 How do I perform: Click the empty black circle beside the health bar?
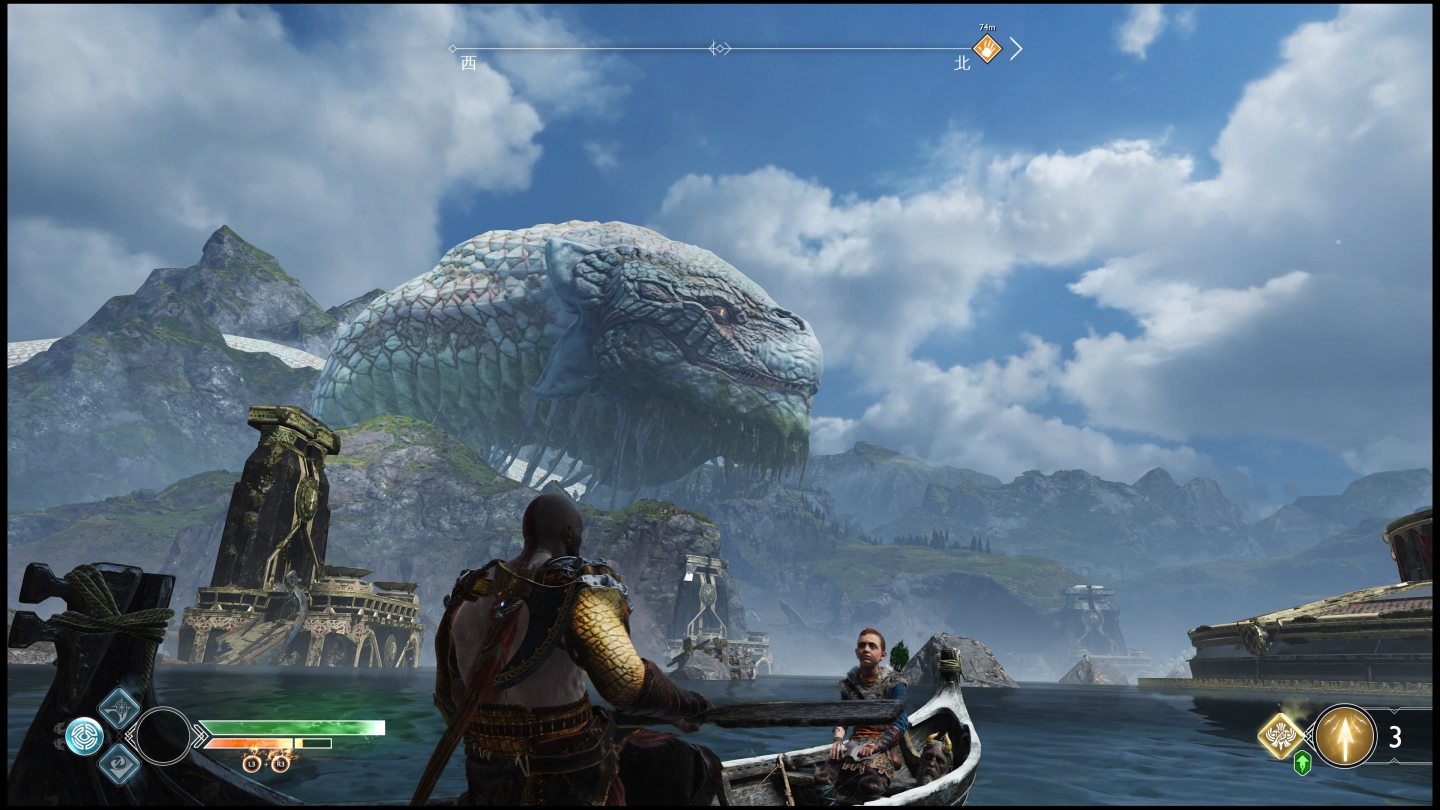(x=164, y=735)
